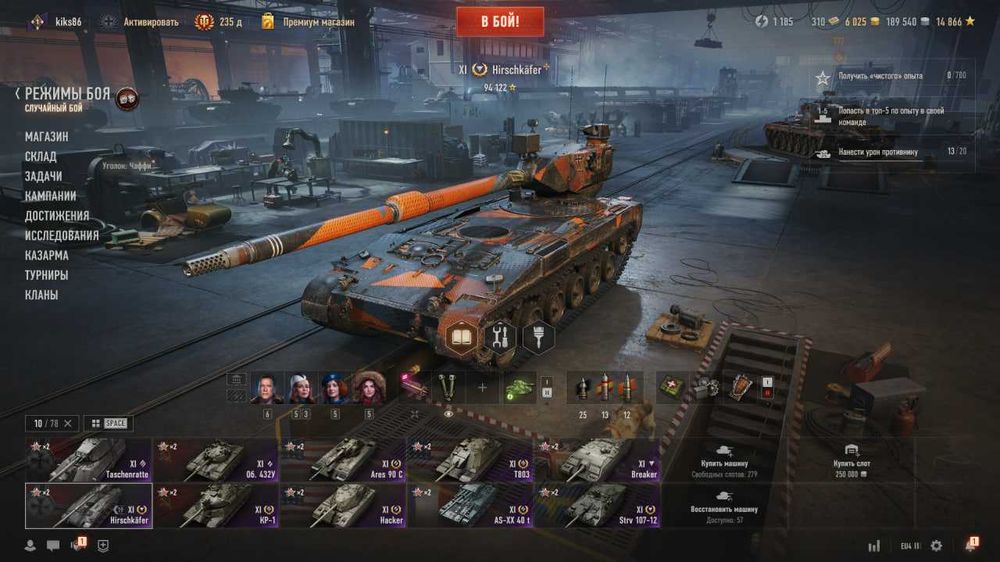Enter the Казарма screen
Screen dimensions: 1000x562
pos(47,255)
